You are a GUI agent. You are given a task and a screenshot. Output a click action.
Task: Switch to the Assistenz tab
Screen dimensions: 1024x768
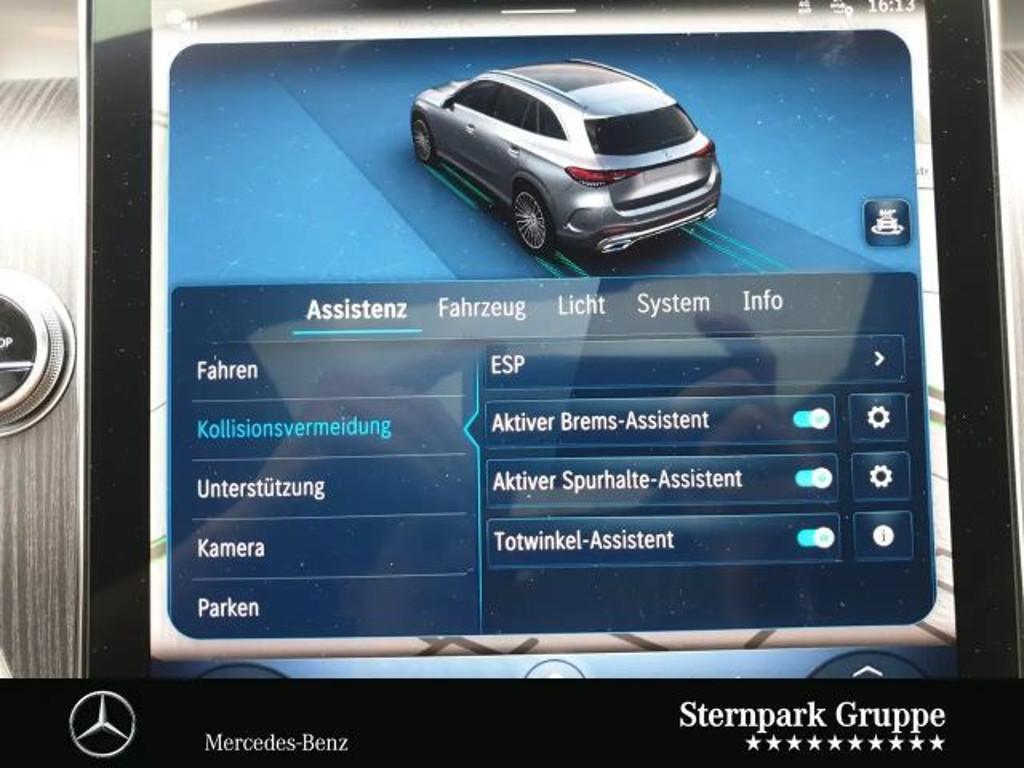tap(357, 309)
